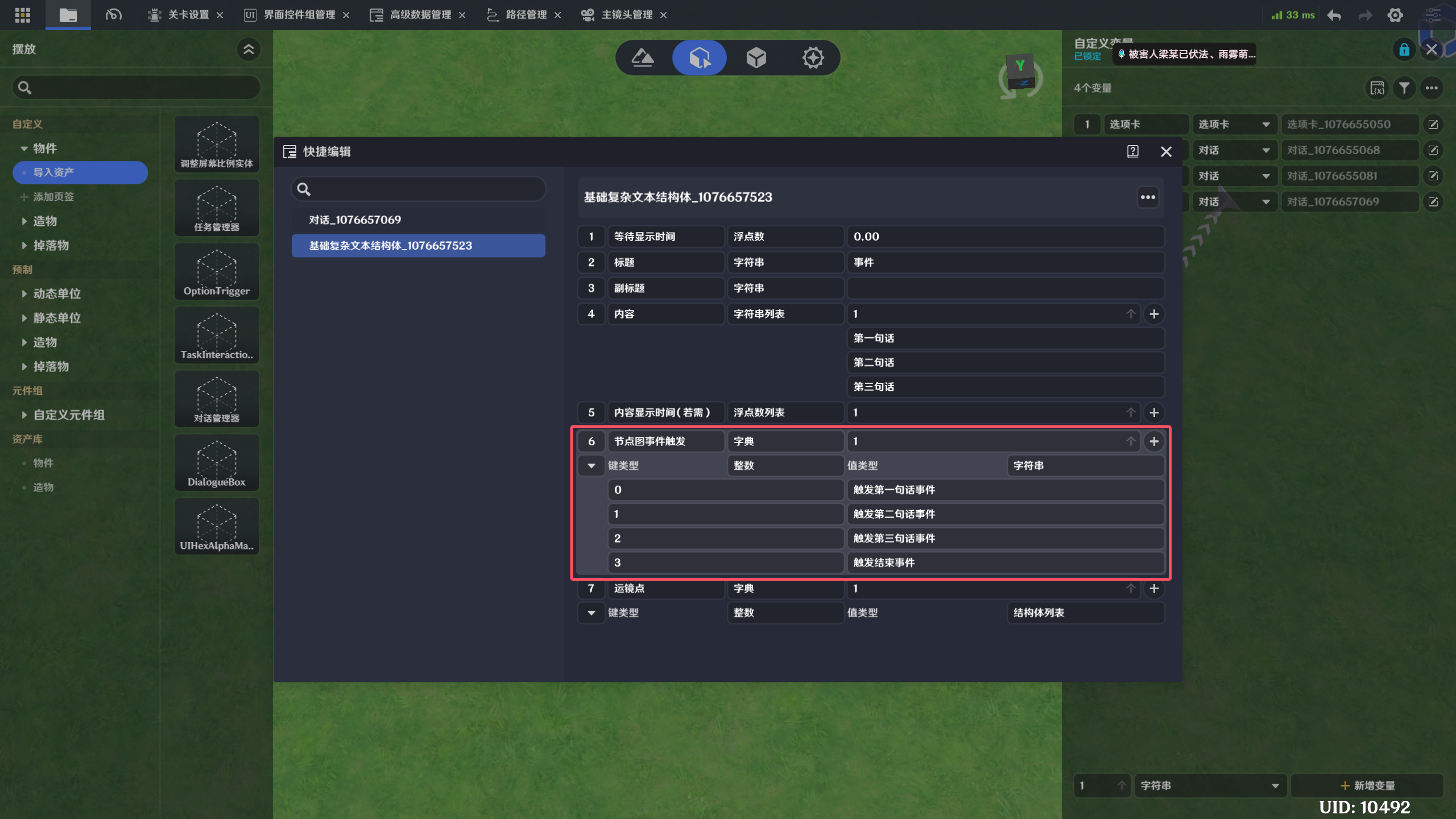Add an entry to 节点图事件触发 dictionary
The image size is (1456, 819).
point(1154,441)
